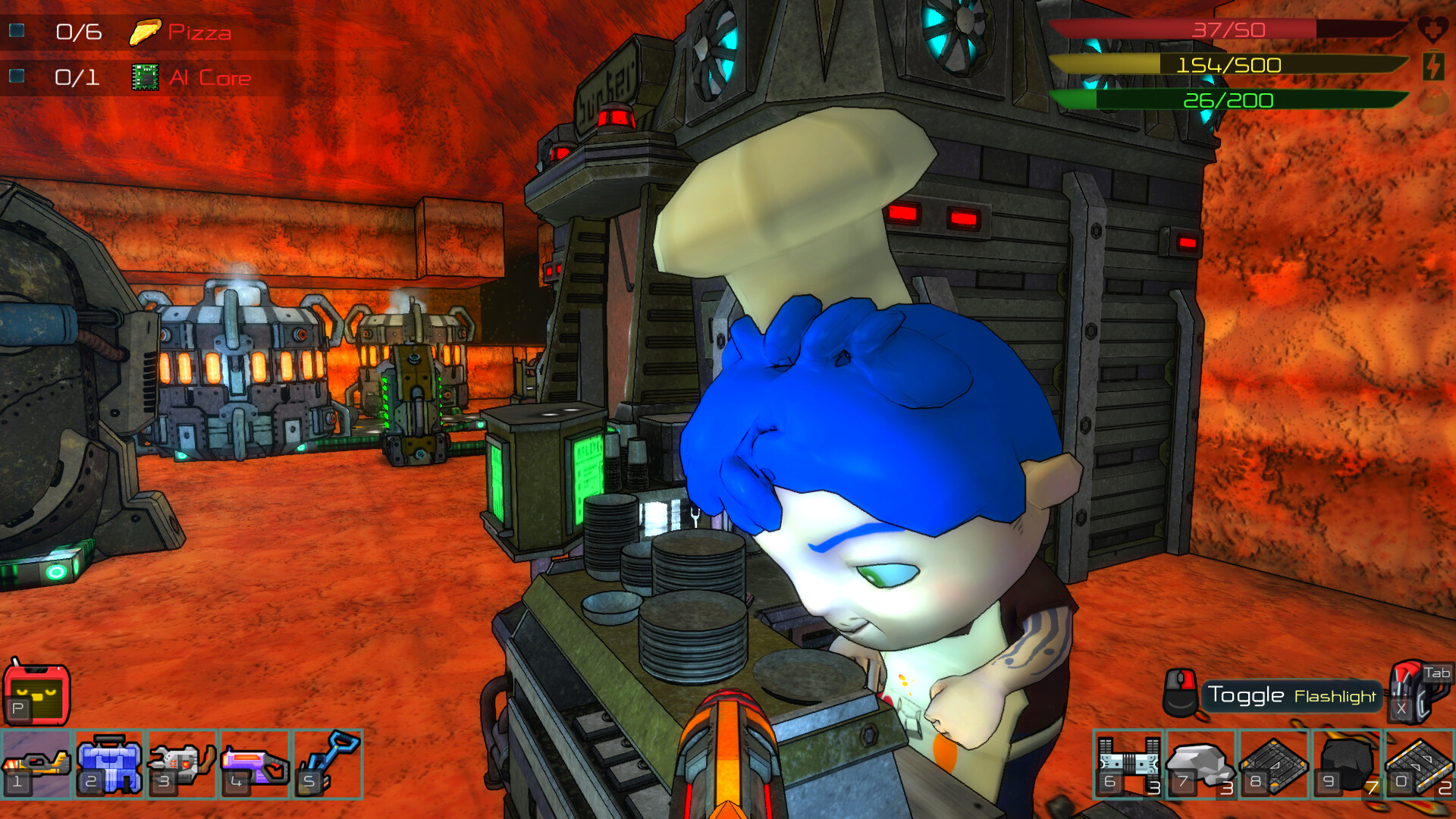Expand the pet companion panel
Viewport: 1456px width, 819px height.
click(x=36, y=694)
